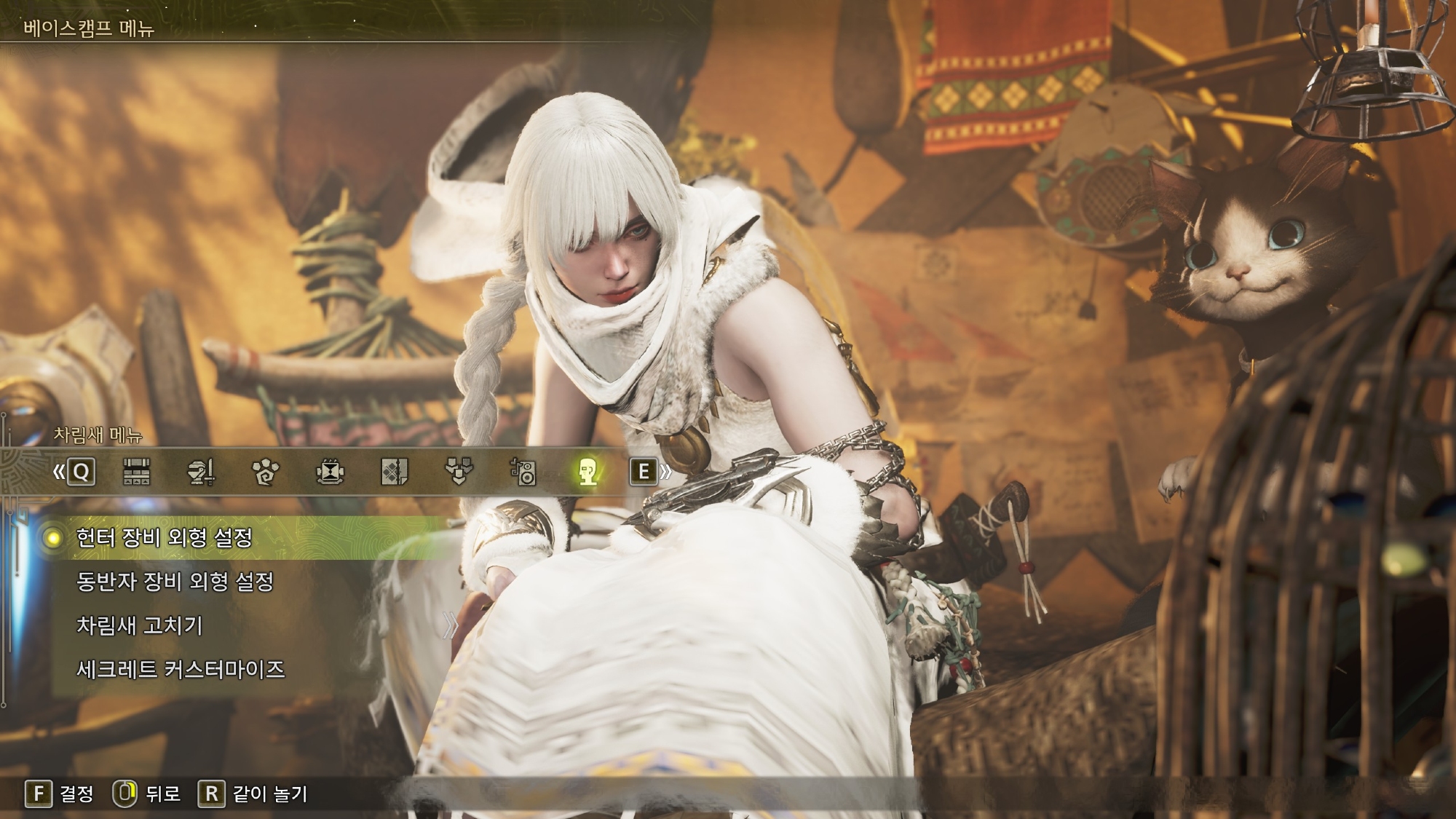Open 세크레트 커스터마이즈 entry
The height and width of the screenshot is (819, 1456).
(180, 669)
